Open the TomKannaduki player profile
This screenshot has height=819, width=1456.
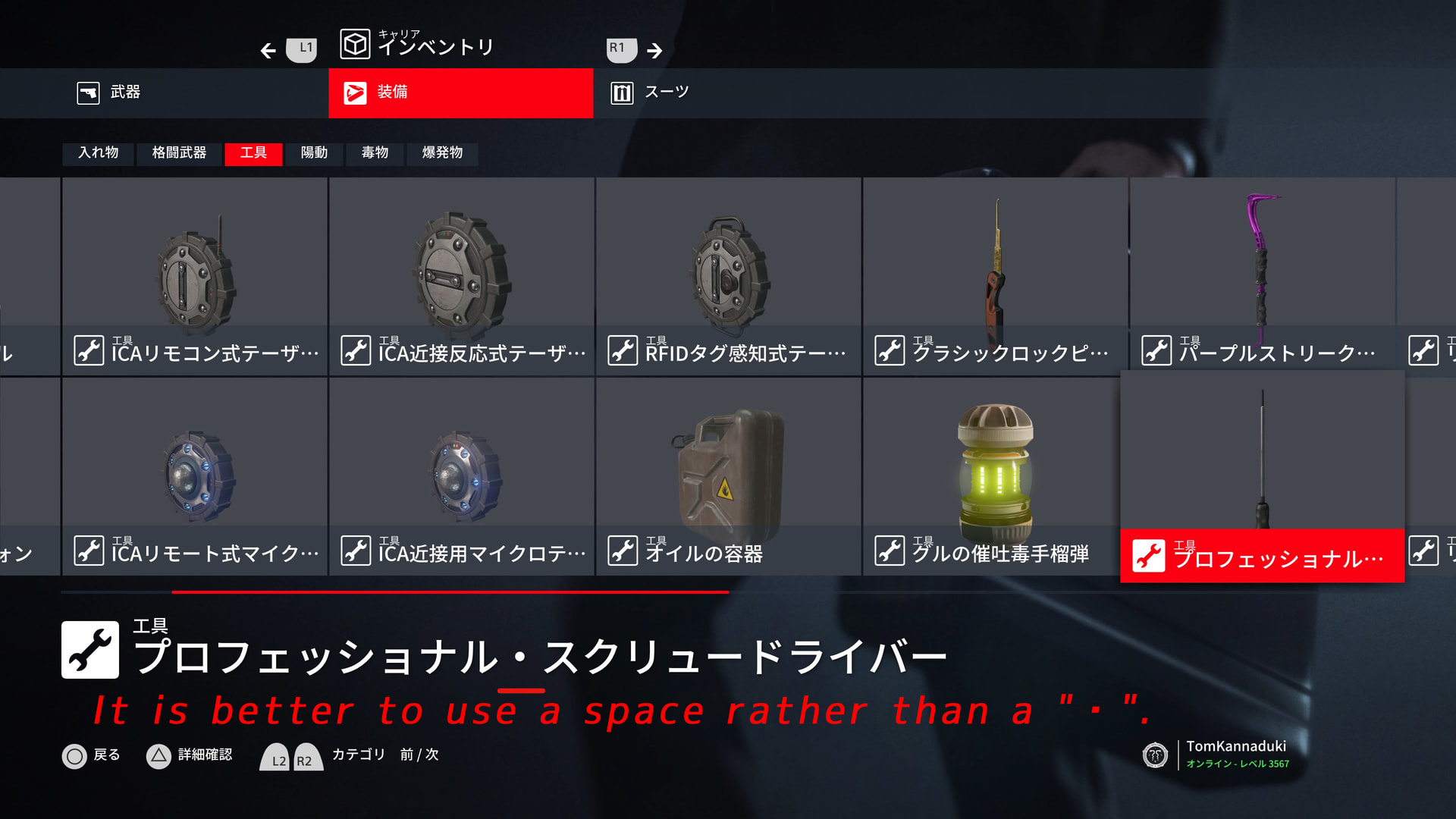click(1236, 754)
